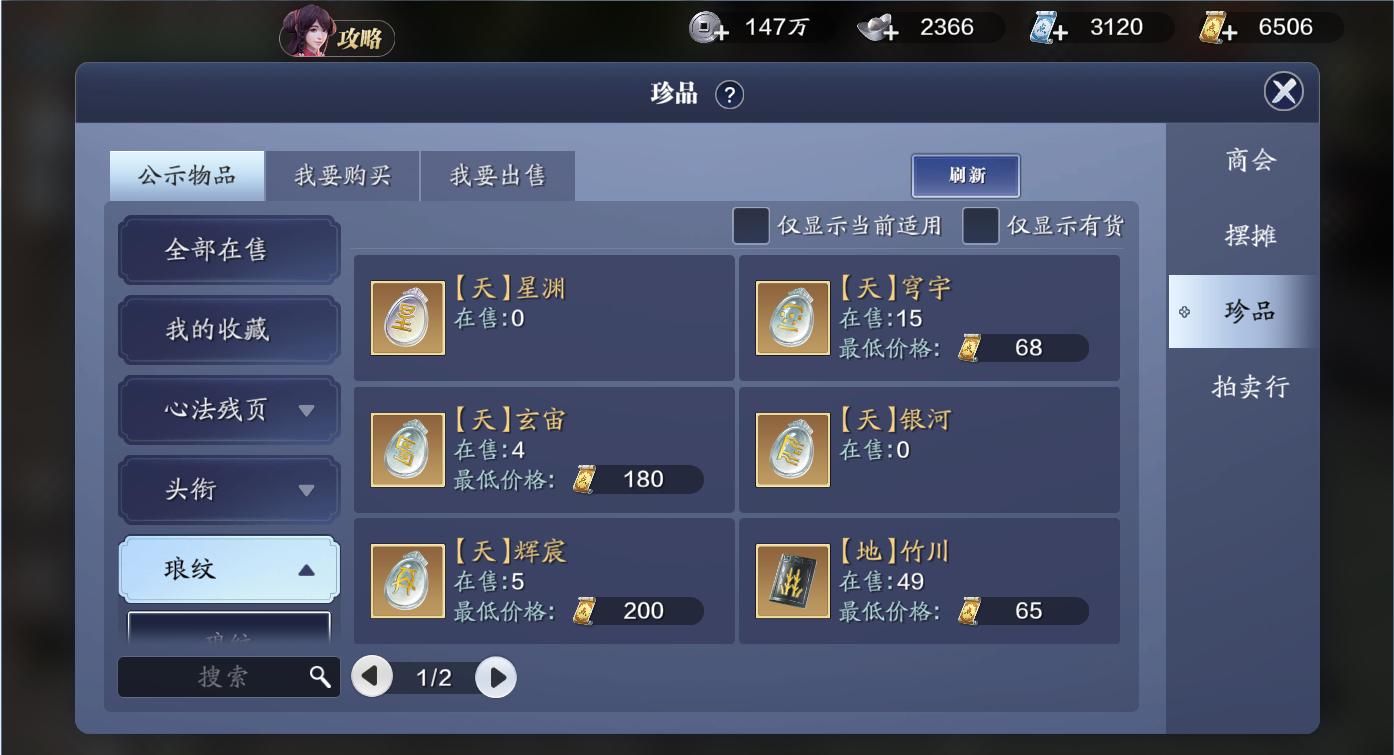This screenshot has height=755, width=1394.
Task: Collapse the expanded 琅纹 category
Action: pos(228,567)
